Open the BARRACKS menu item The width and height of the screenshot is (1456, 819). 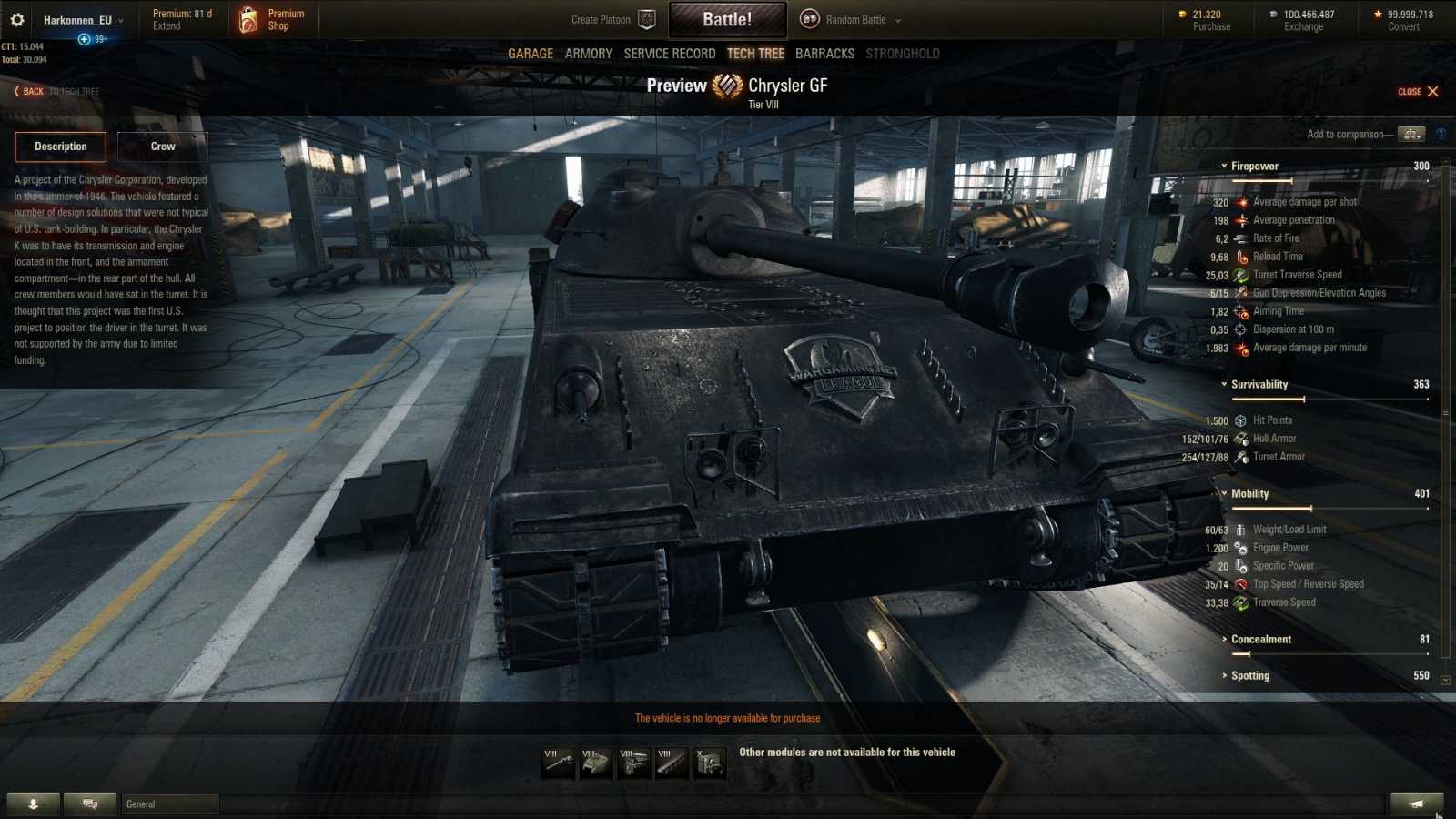(x=824, y=53)
